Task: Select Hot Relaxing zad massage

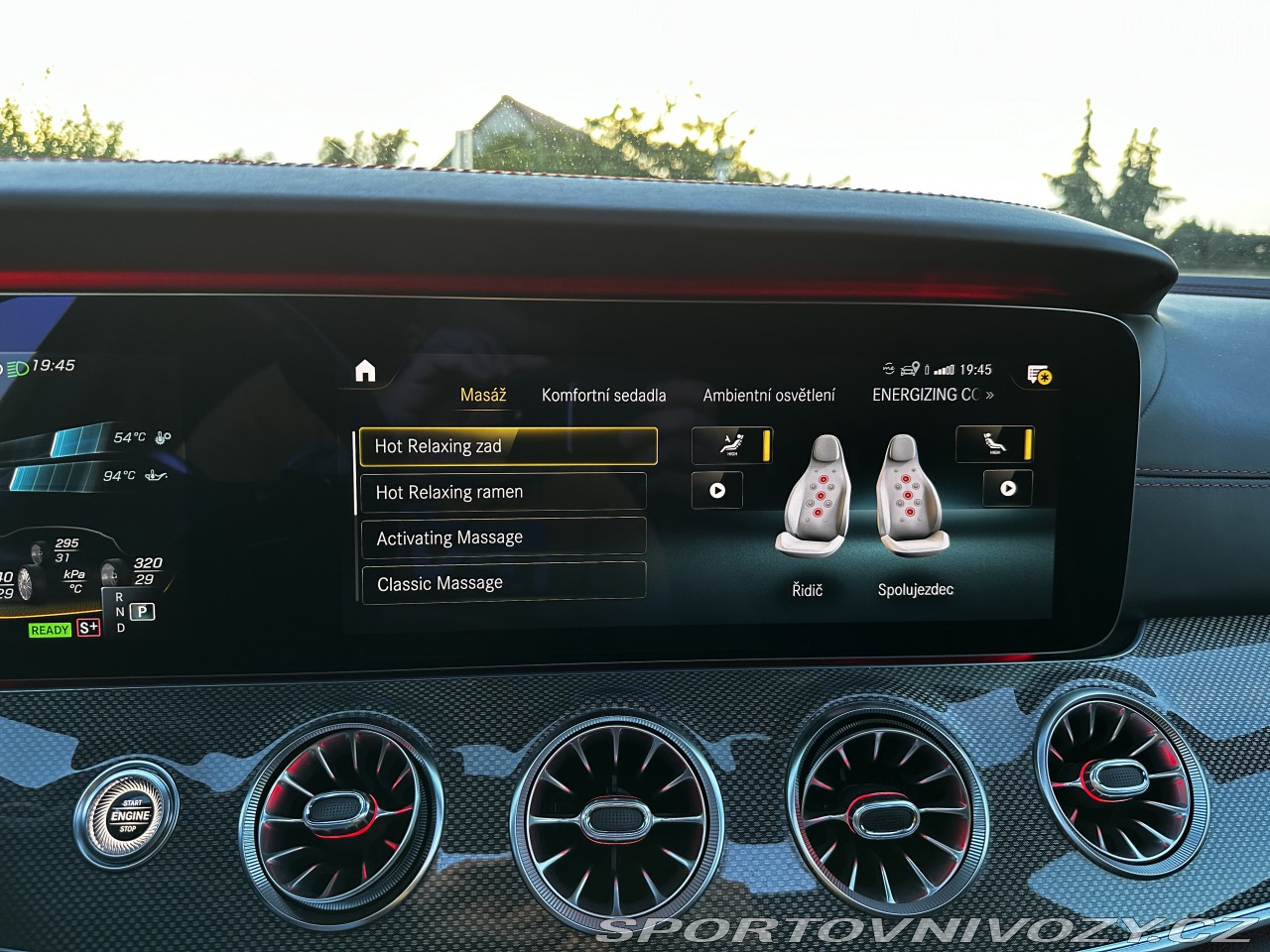Action: 507,446
